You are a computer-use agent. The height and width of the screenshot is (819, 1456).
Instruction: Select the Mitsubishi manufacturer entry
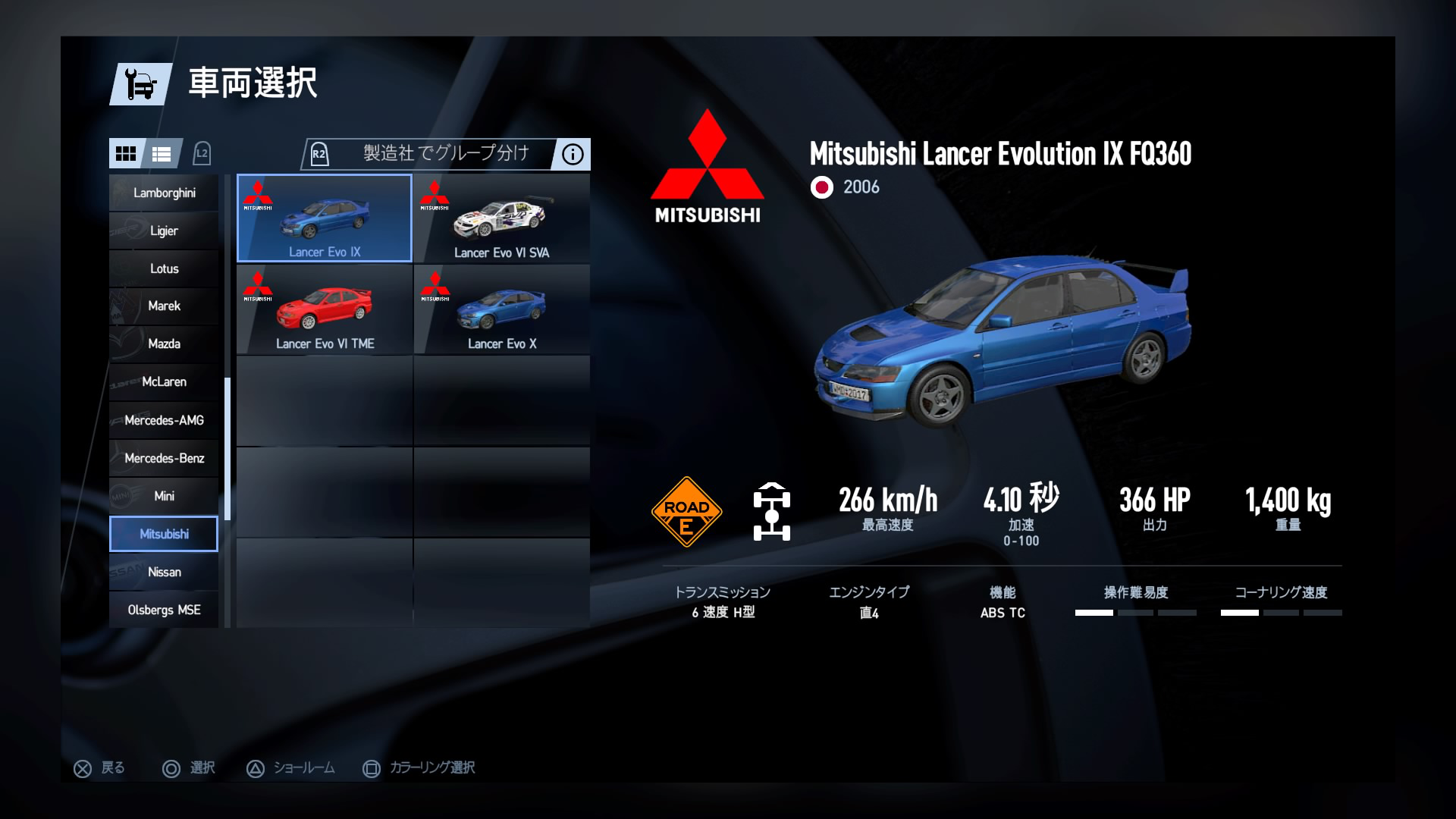click(x=163, y=533)
